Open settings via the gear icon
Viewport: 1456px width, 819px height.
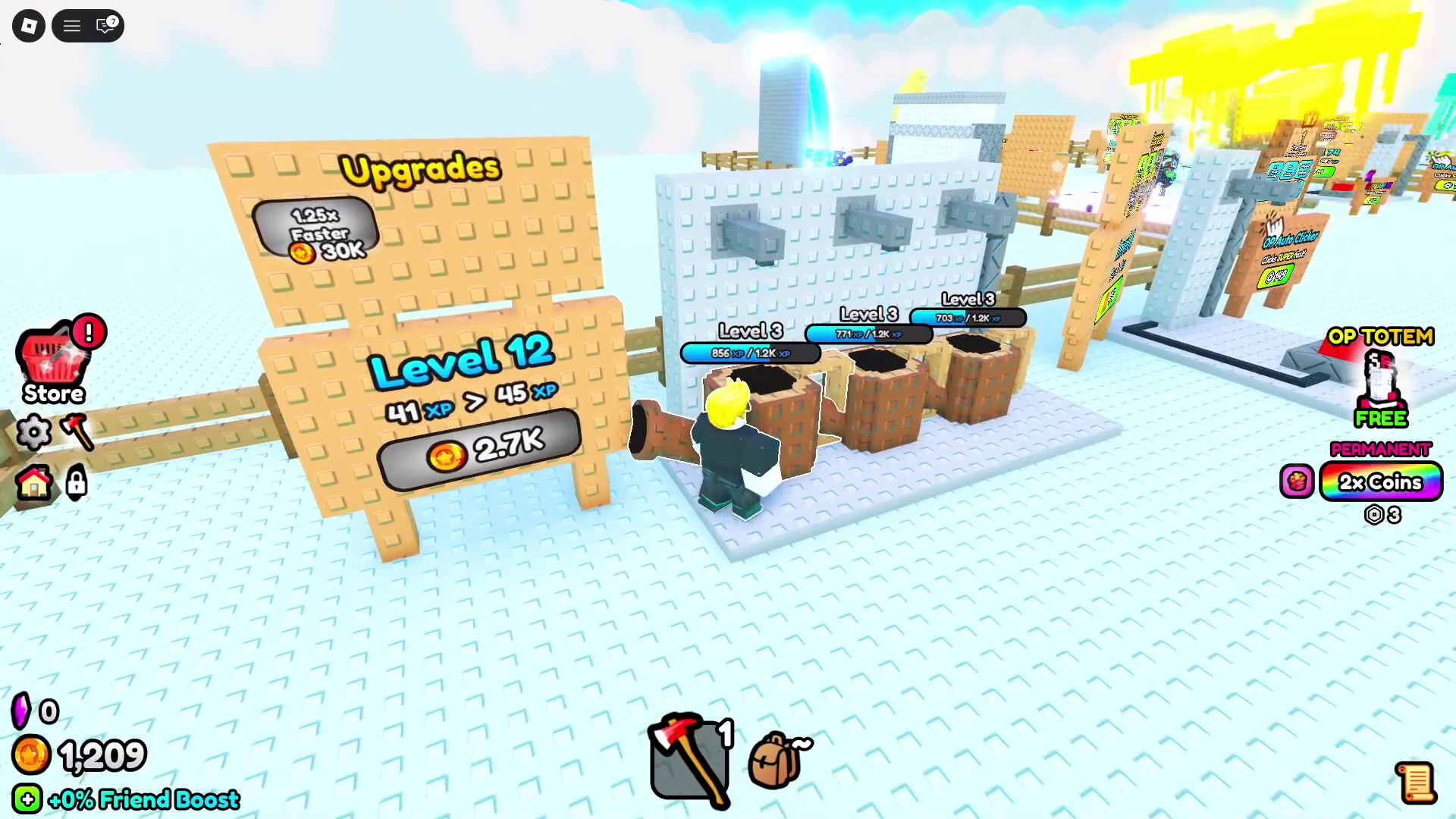pos(34,432)
